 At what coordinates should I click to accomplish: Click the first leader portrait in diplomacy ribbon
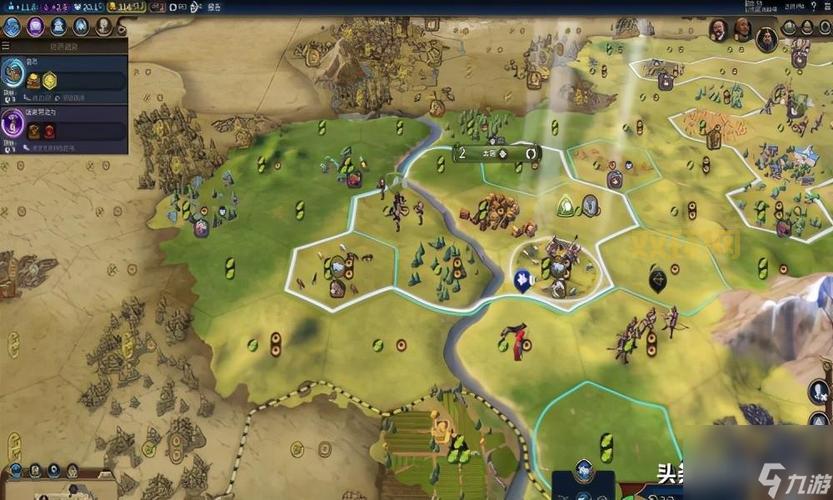point(717,29)
